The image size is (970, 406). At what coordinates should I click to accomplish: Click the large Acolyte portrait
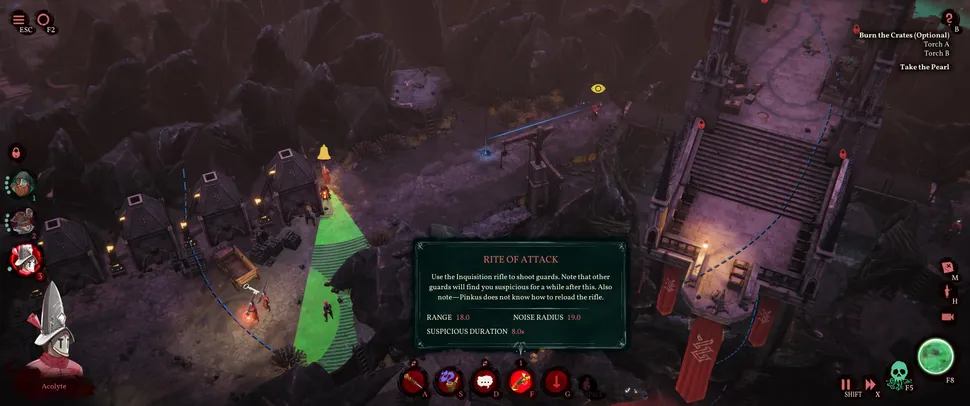coord(54,332)
